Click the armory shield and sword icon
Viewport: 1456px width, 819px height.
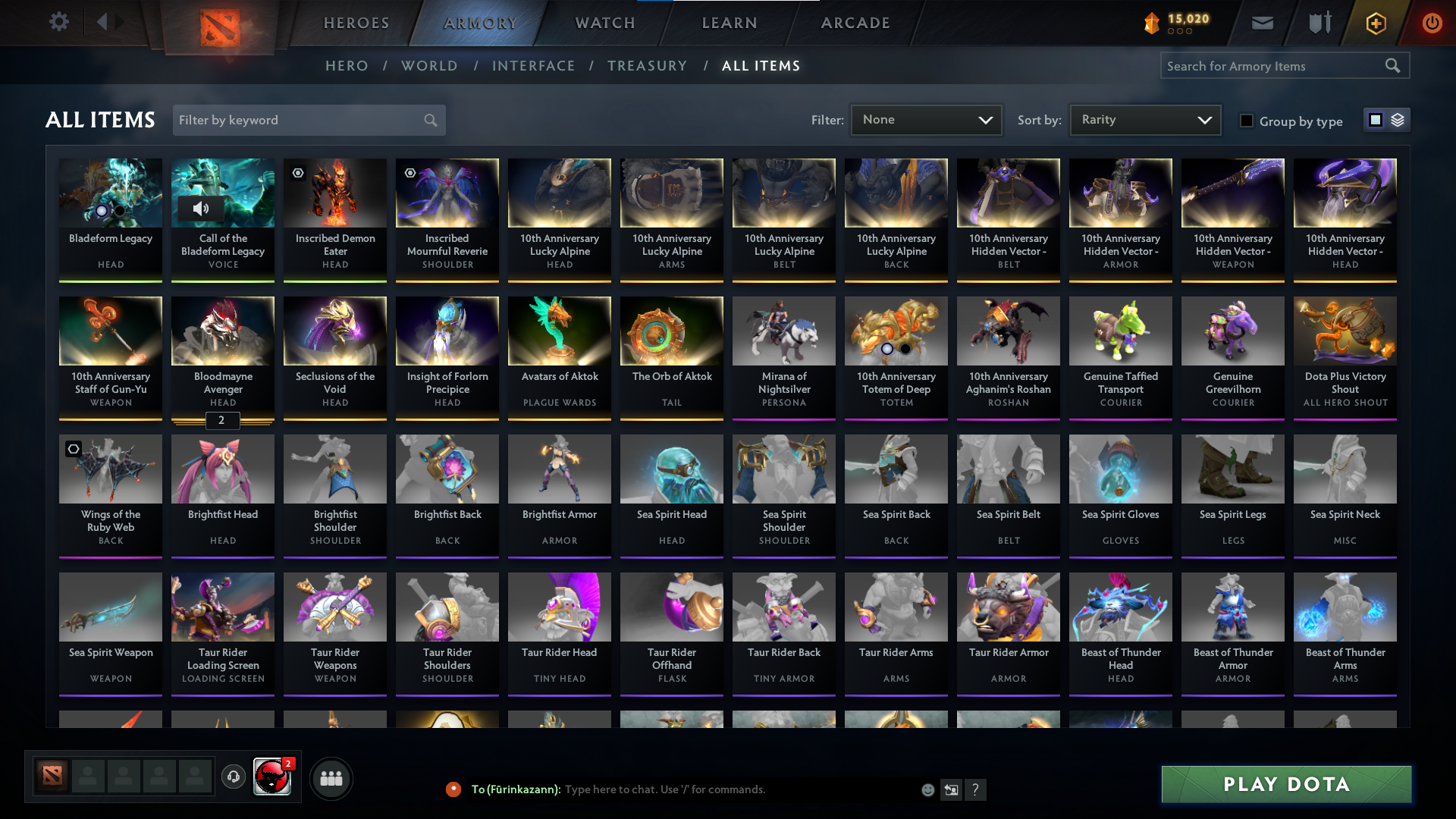(x=1319, y=23)
